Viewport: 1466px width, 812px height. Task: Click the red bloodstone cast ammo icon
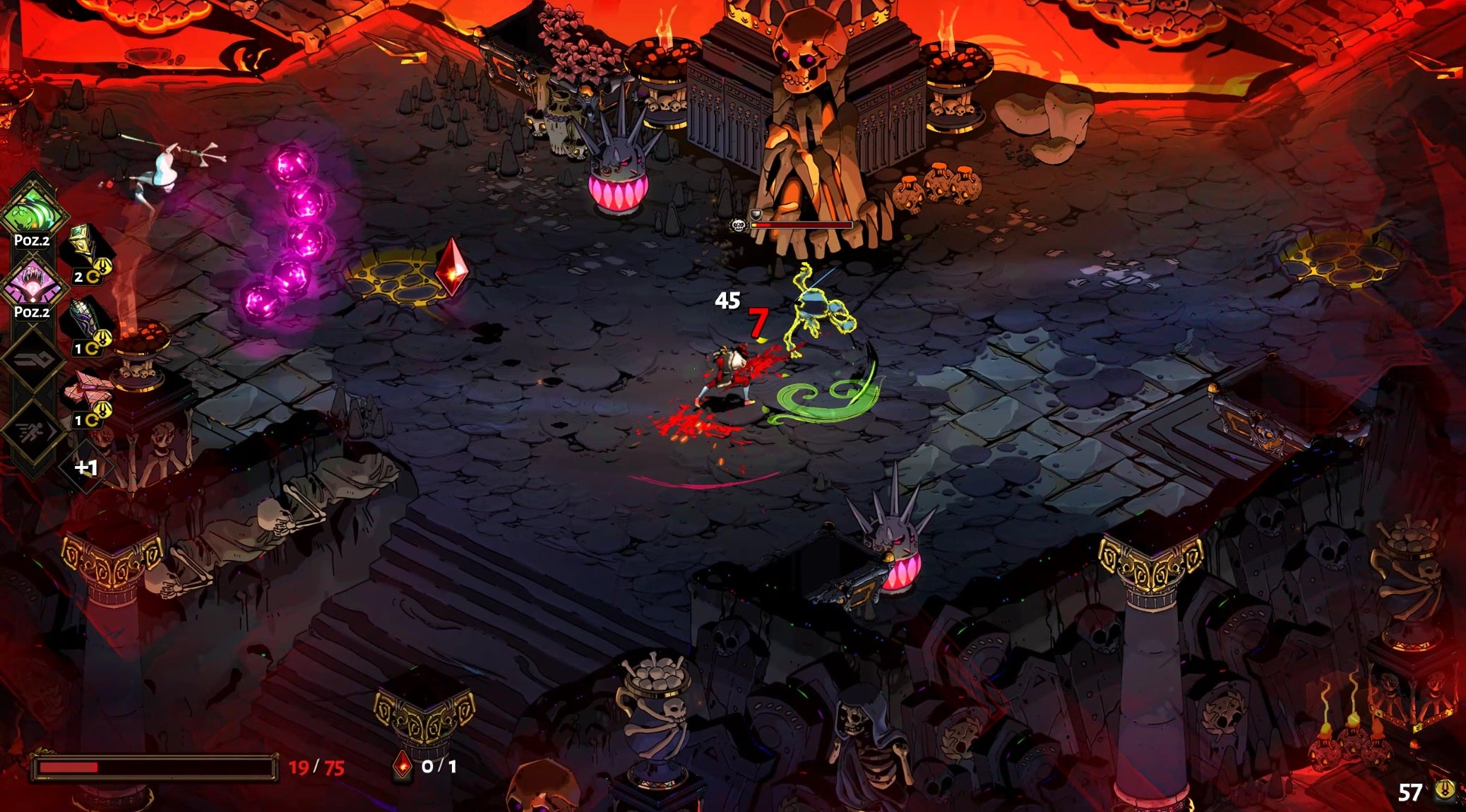pyautogui.click(x=402, y=765)
